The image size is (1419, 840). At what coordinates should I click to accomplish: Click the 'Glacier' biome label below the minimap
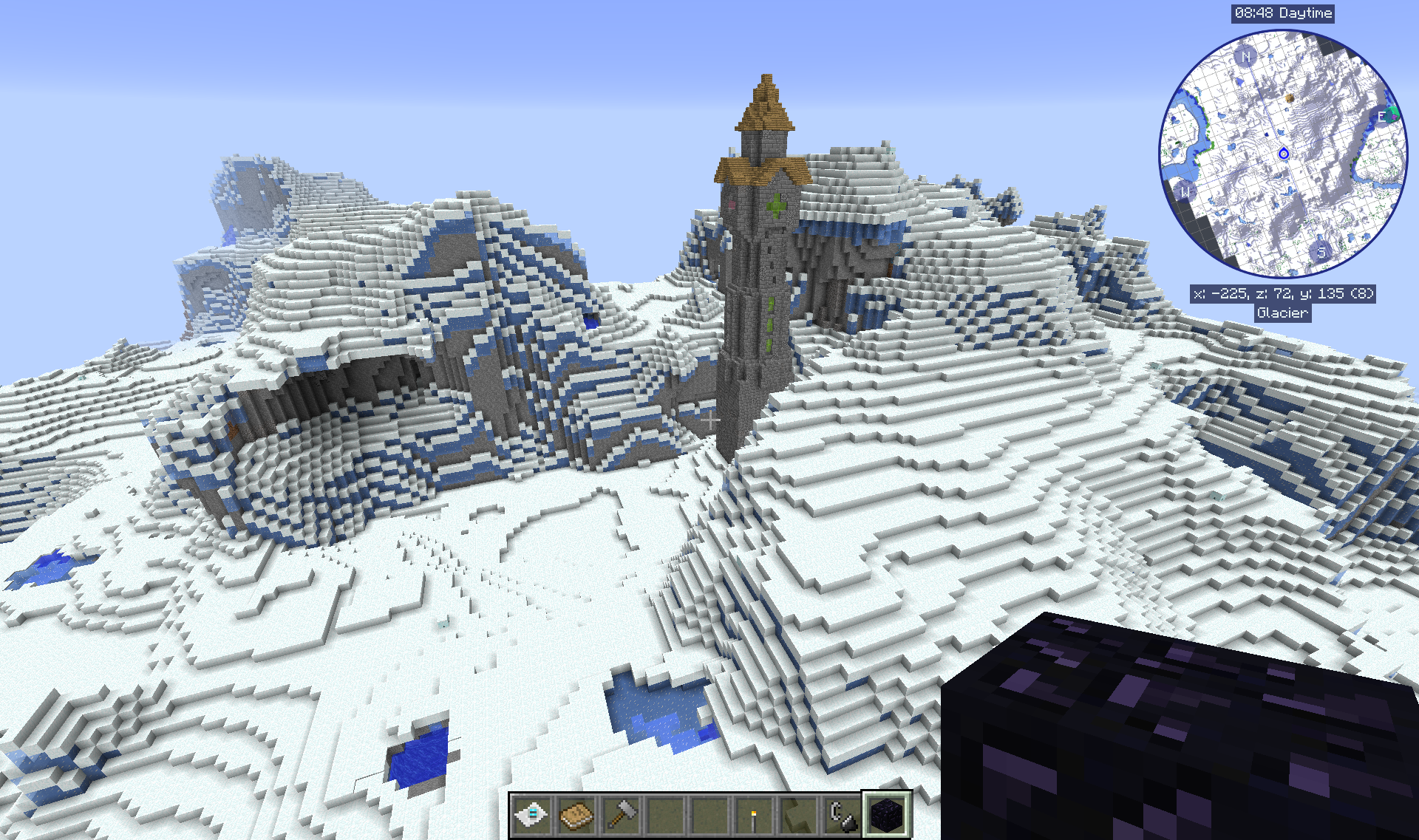pyautogui.click(x=1282, y=313)
